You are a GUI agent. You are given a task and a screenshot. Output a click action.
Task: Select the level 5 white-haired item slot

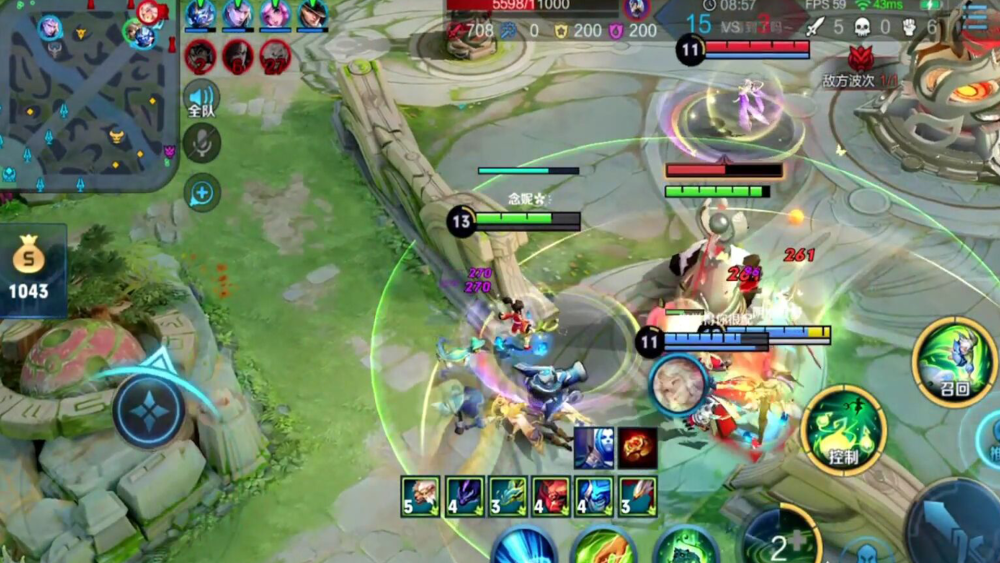point(420,496)
